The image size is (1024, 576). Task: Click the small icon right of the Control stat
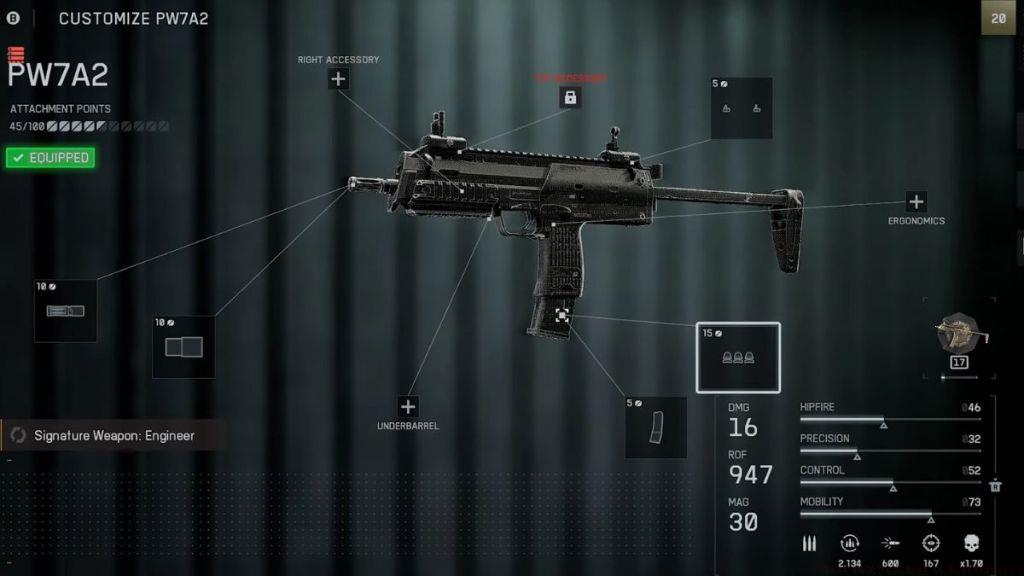coord(995,486)
